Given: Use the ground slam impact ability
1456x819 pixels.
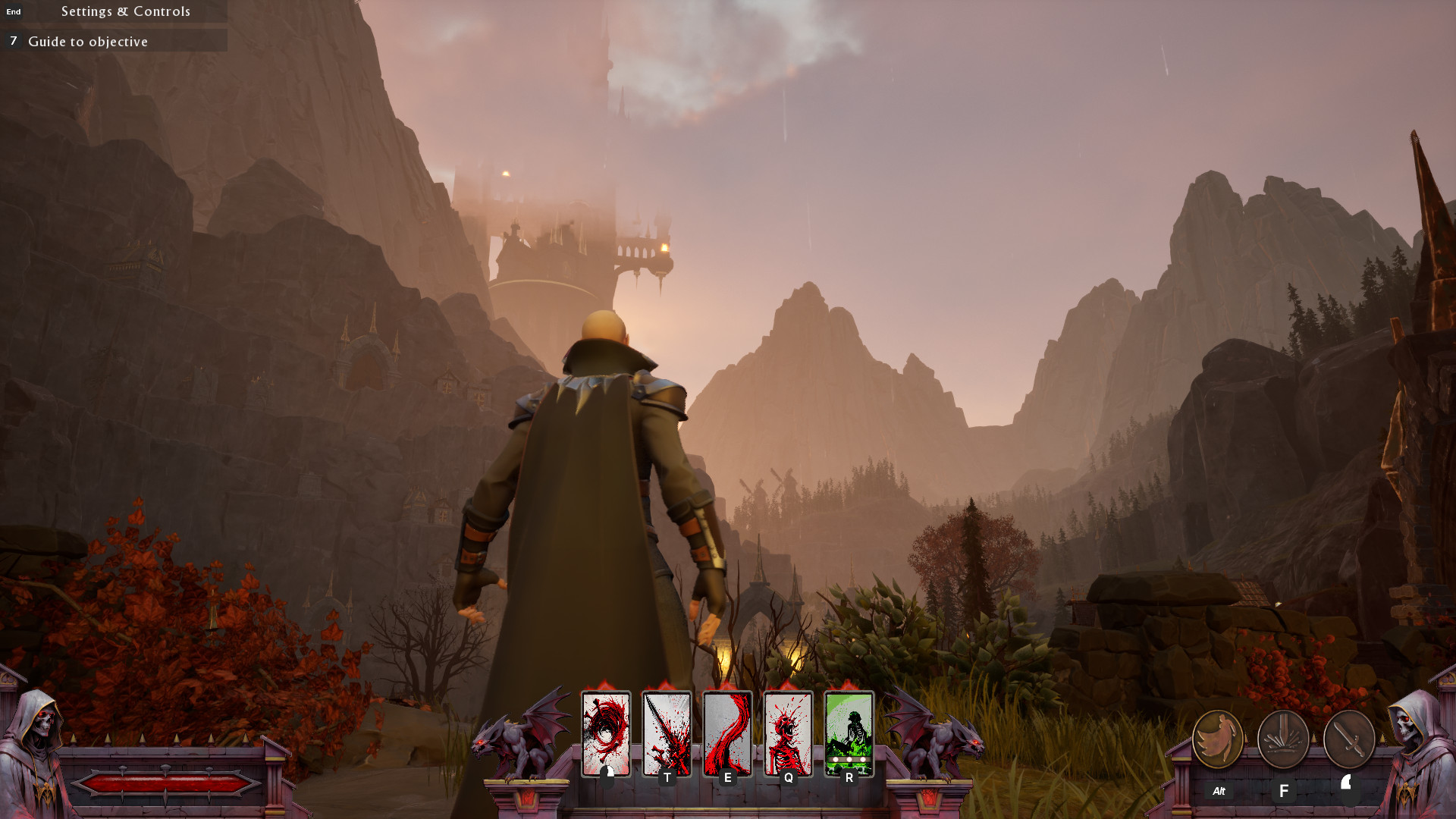Looking at the screenshot, I should click(x=1283, y=739).
